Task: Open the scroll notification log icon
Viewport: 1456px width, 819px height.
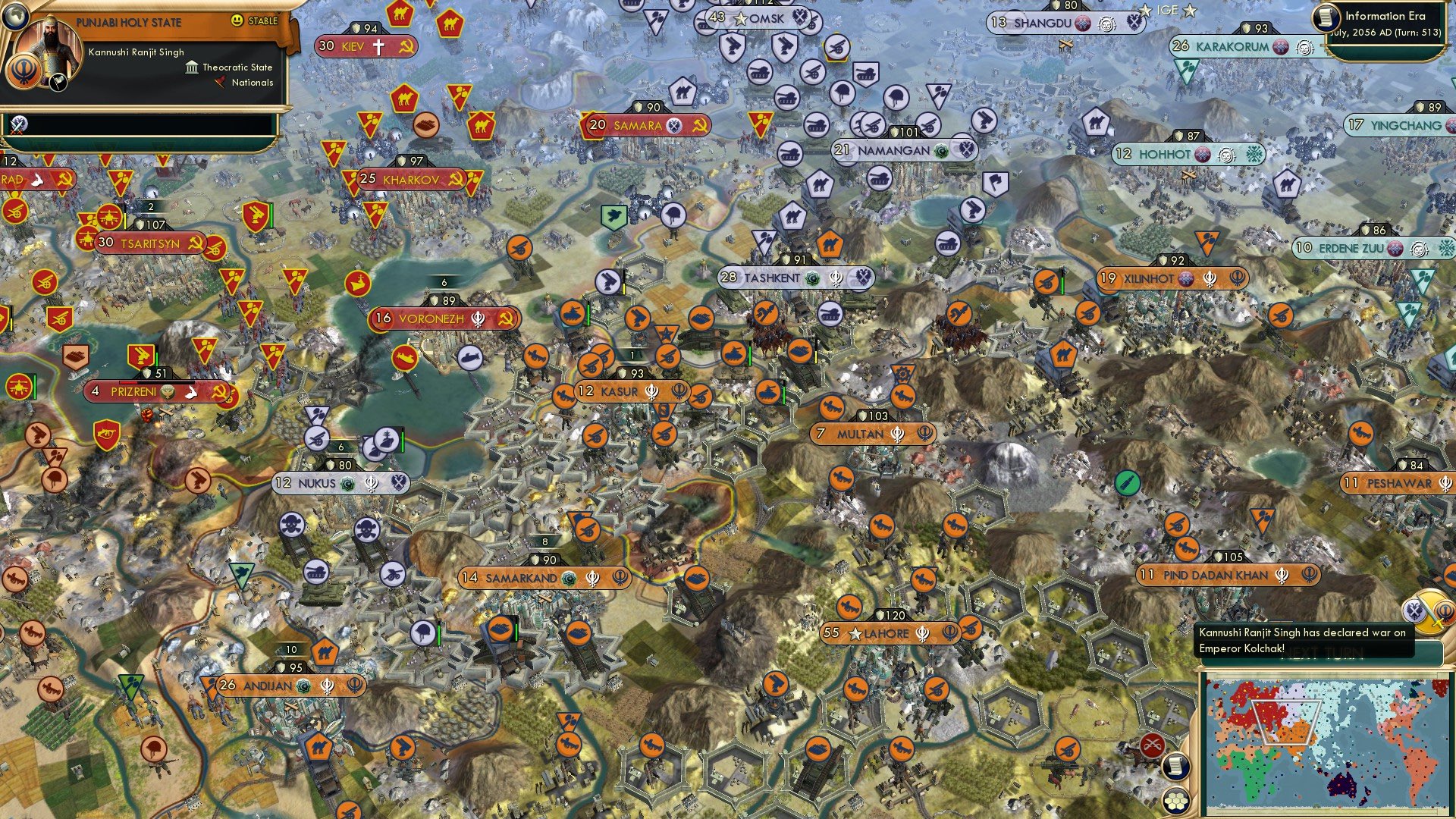Action: [x=1176, y=765]
